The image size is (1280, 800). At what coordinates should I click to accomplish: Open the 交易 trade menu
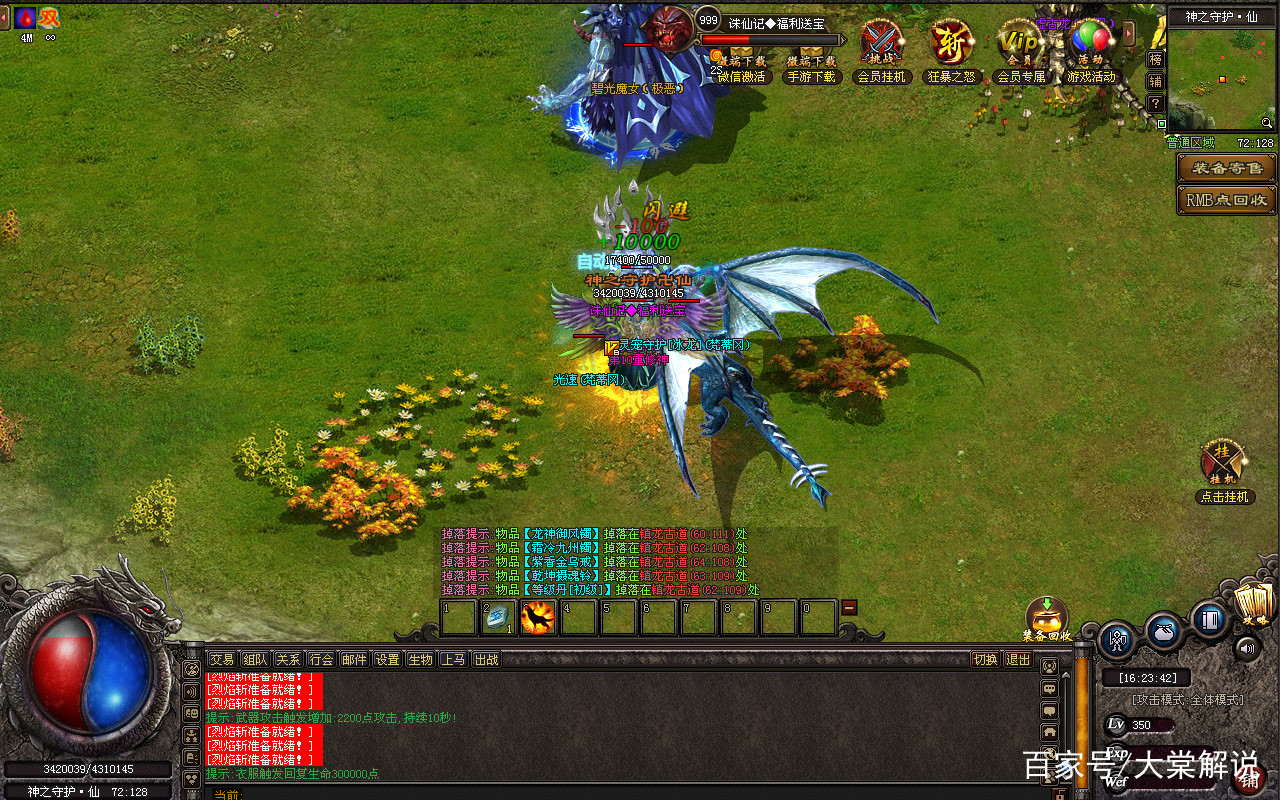pyautogui.click(x=221, y=659)
